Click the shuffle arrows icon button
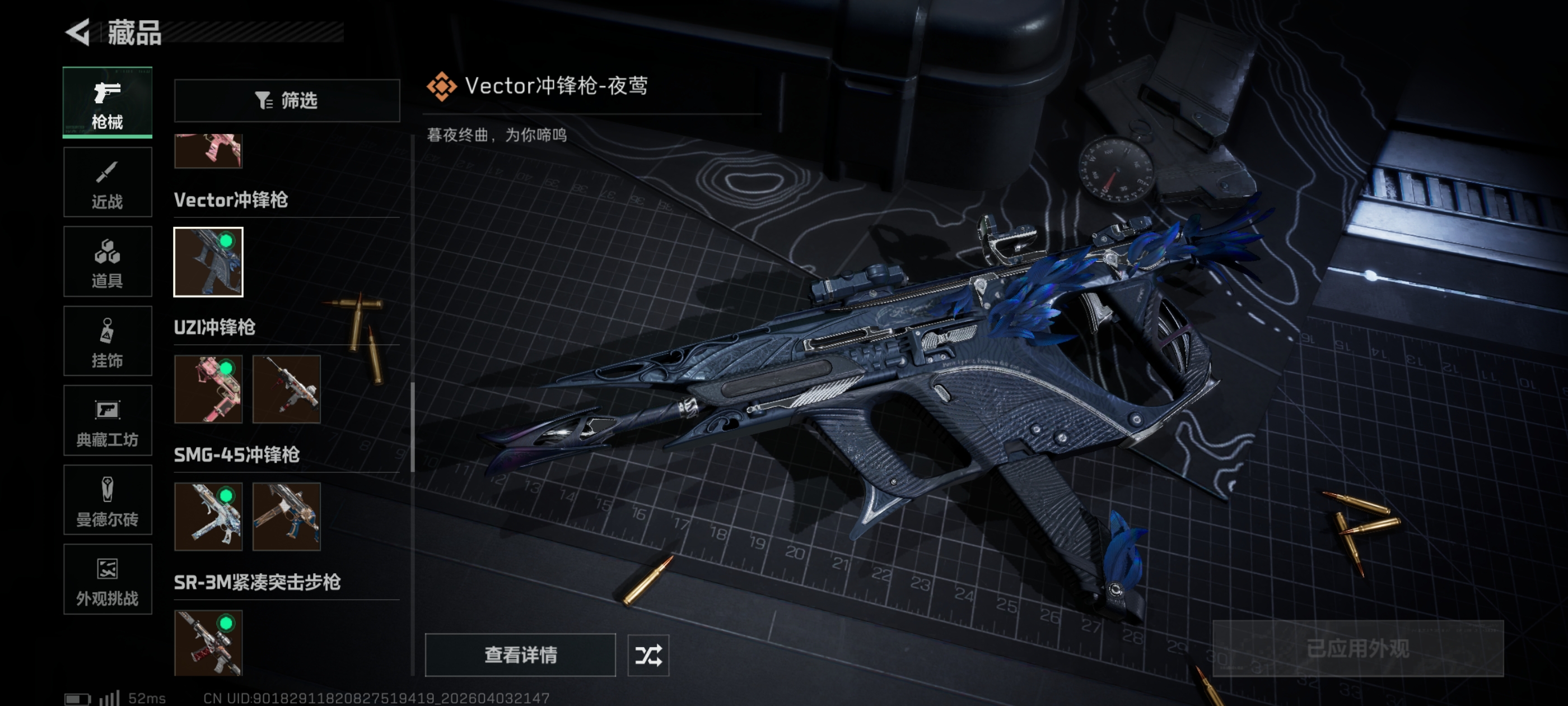Screen dimensions: 1568x706 click(x=648, y=656)
